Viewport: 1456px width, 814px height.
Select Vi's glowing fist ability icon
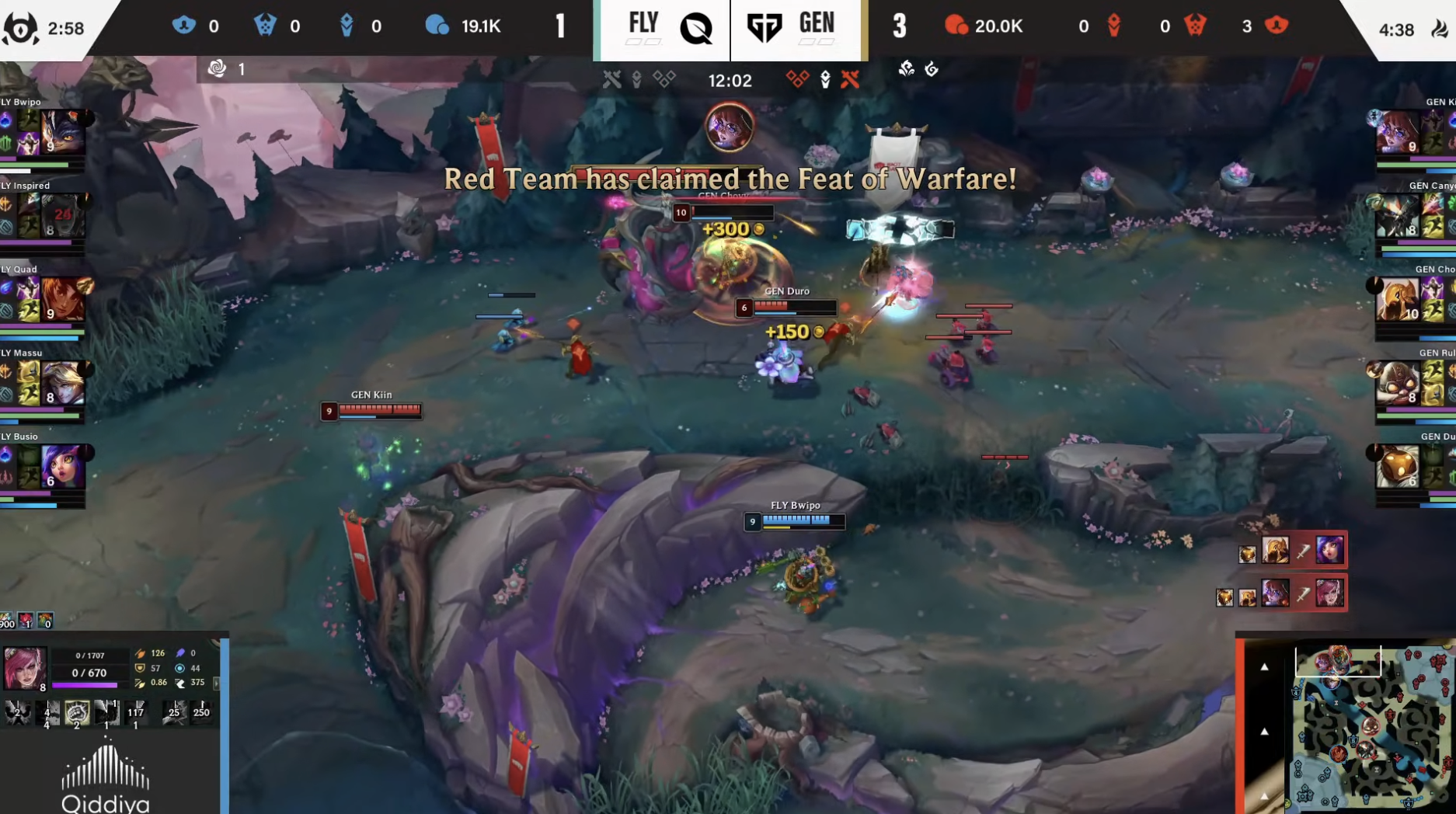click(x=76, y=713)
